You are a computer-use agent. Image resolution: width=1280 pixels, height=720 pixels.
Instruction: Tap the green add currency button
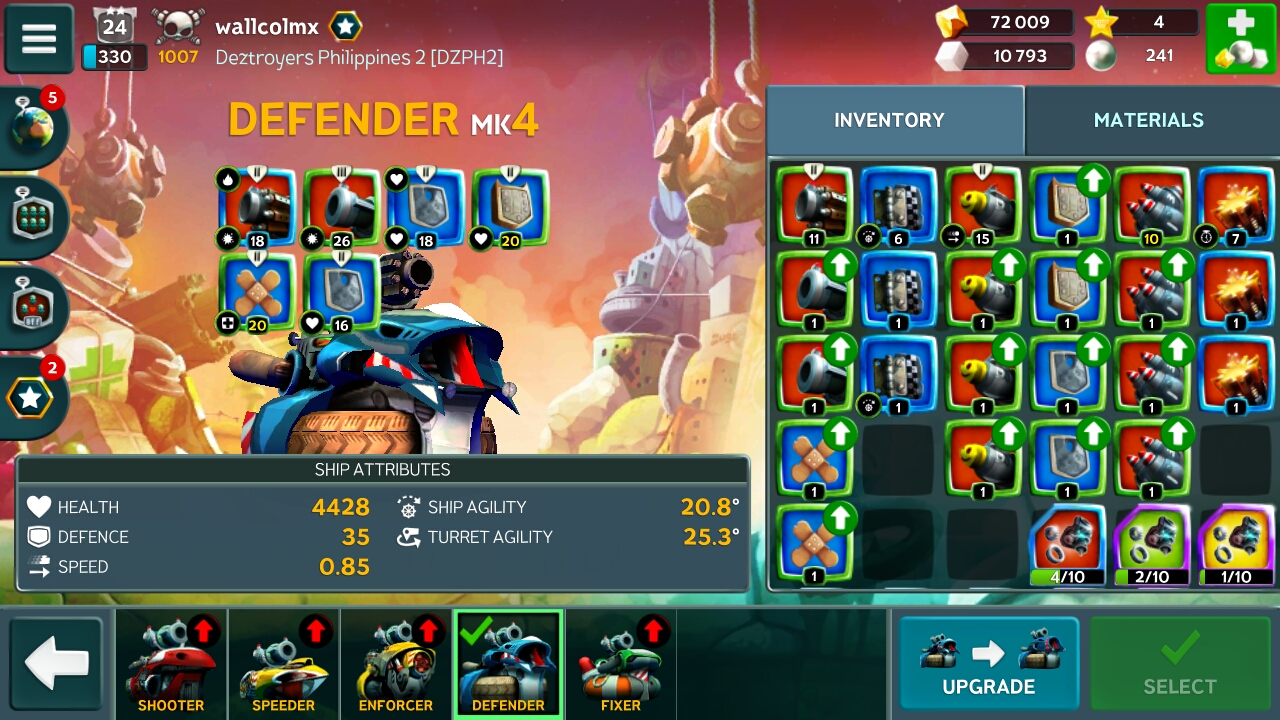[1240, 39]
